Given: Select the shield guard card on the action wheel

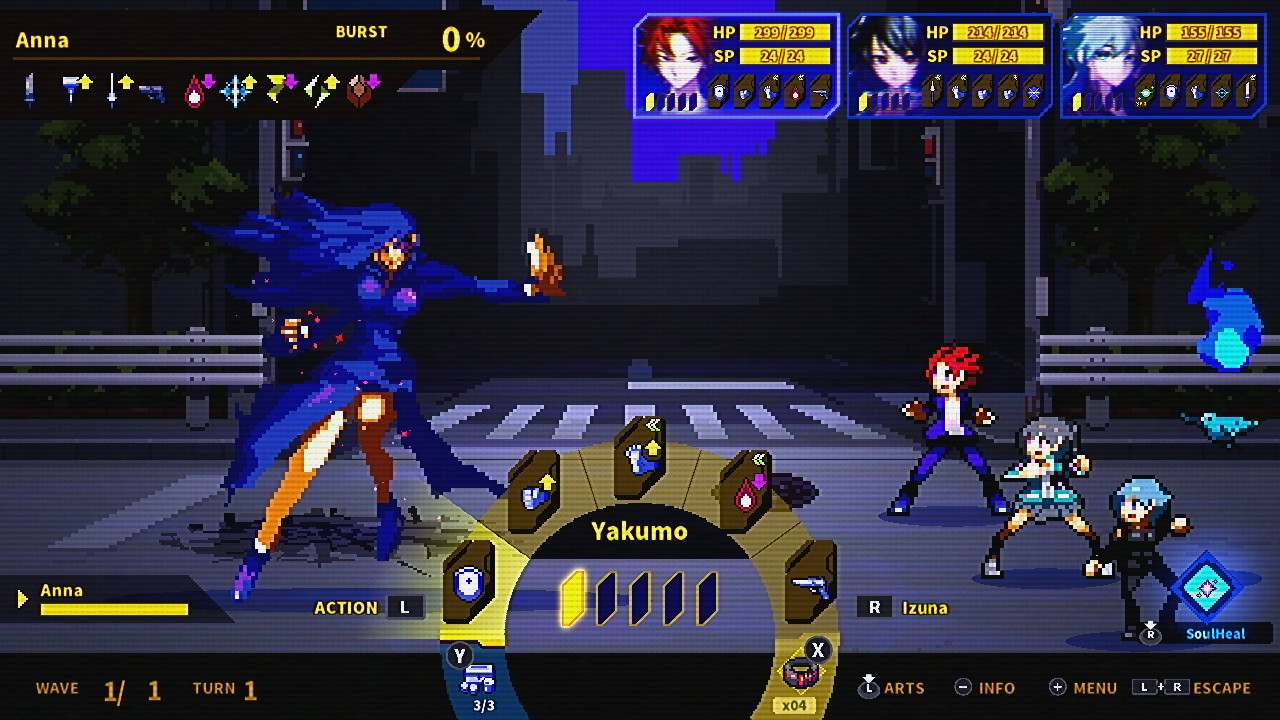Looking at the screenshot, I should click(x=468, y=583).
